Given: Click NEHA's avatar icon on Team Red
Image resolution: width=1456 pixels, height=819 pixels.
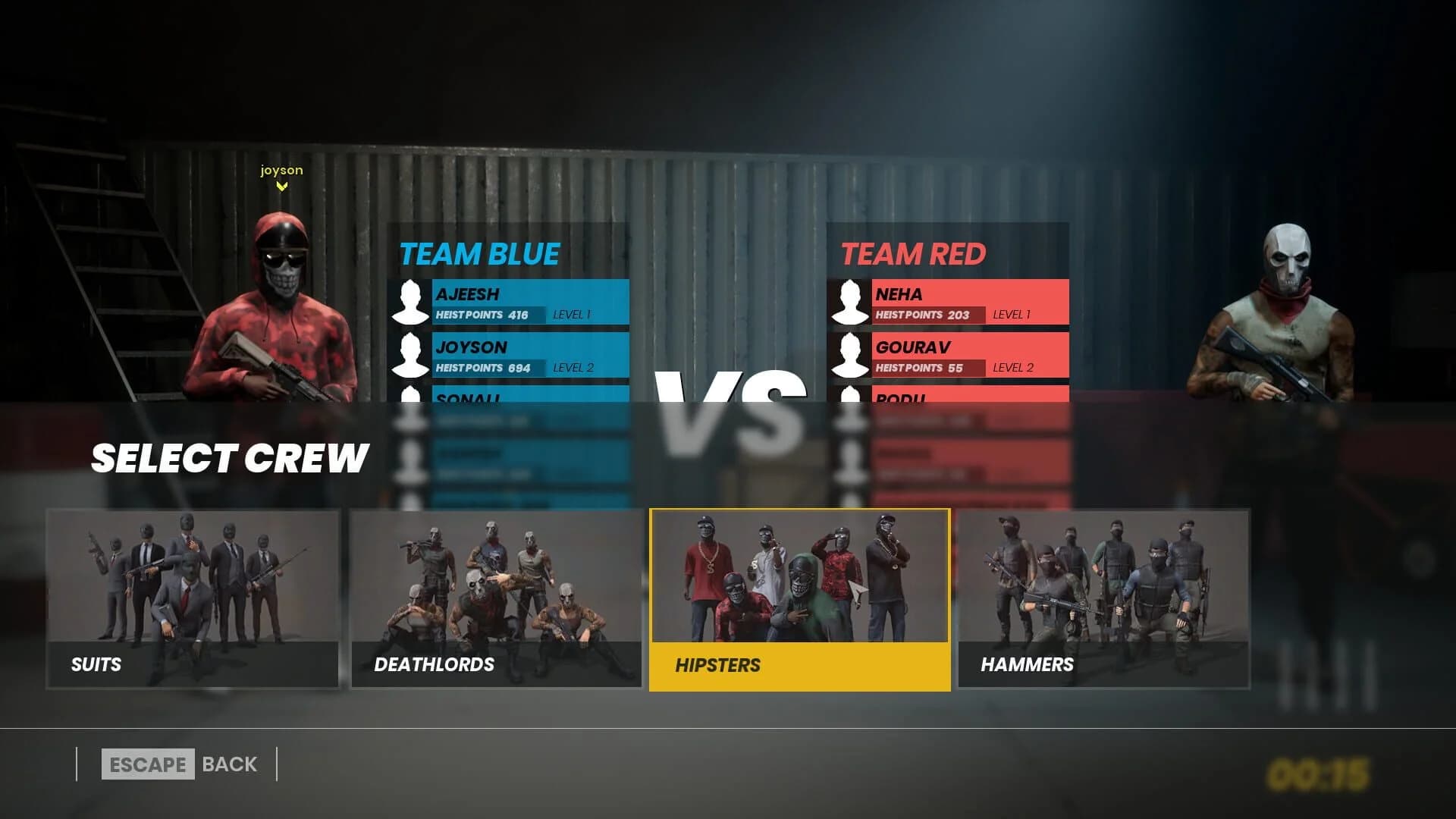Looking at the screenshot, I should [852, 302].
